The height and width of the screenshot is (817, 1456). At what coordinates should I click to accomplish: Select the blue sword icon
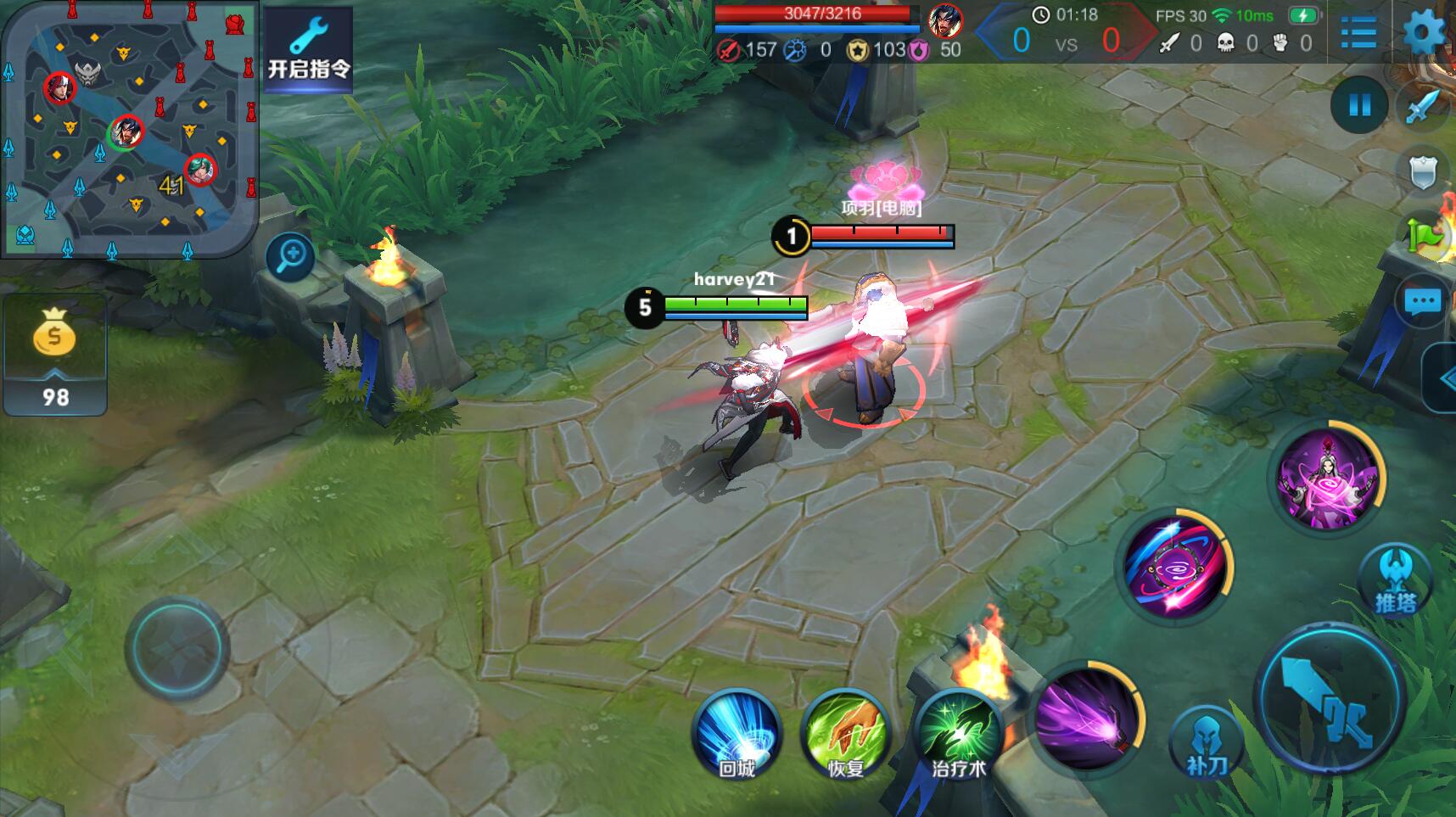coord(1423,107)
